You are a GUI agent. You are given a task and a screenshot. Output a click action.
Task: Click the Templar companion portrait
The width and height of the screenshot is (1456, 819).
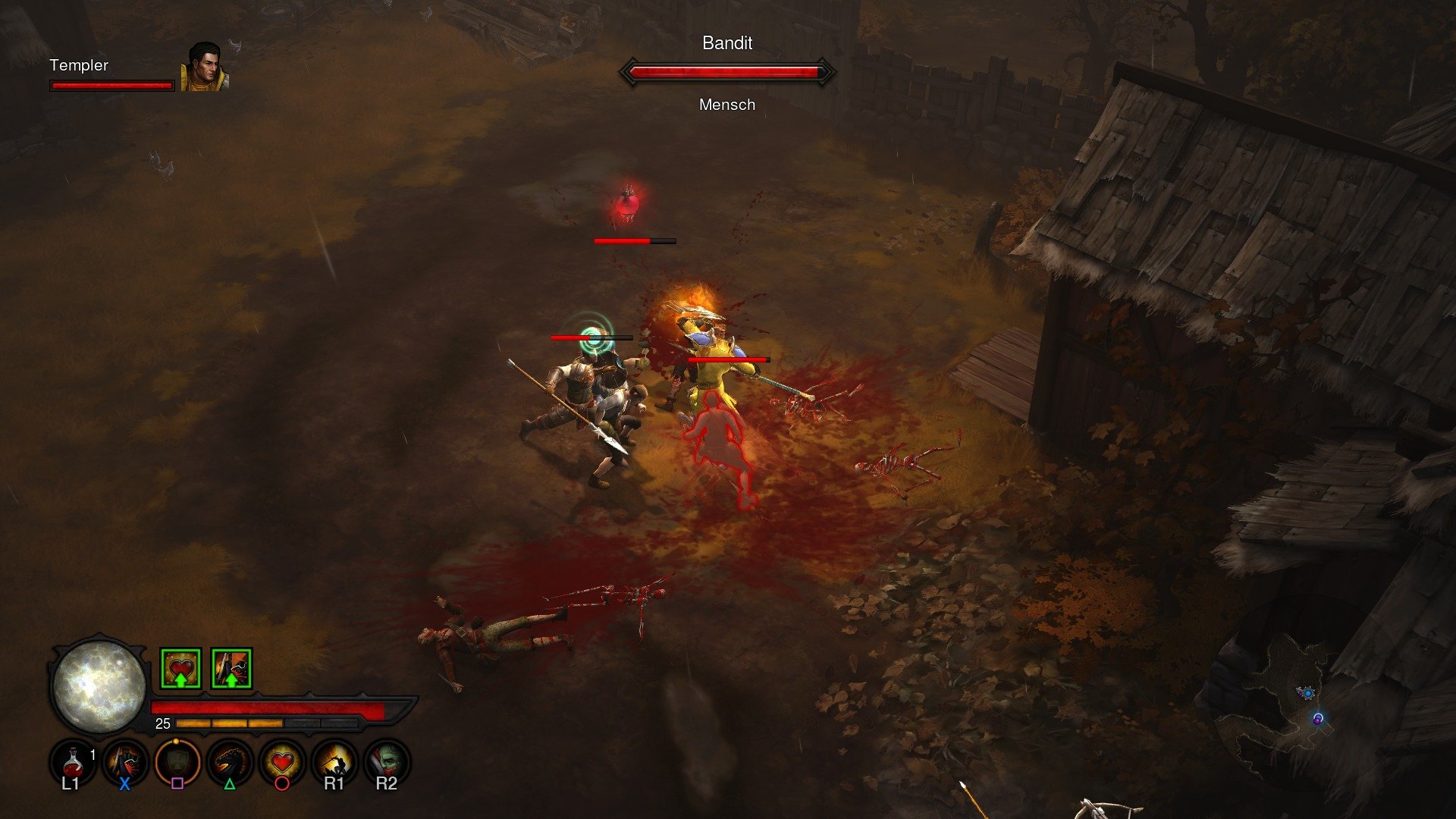205,68
